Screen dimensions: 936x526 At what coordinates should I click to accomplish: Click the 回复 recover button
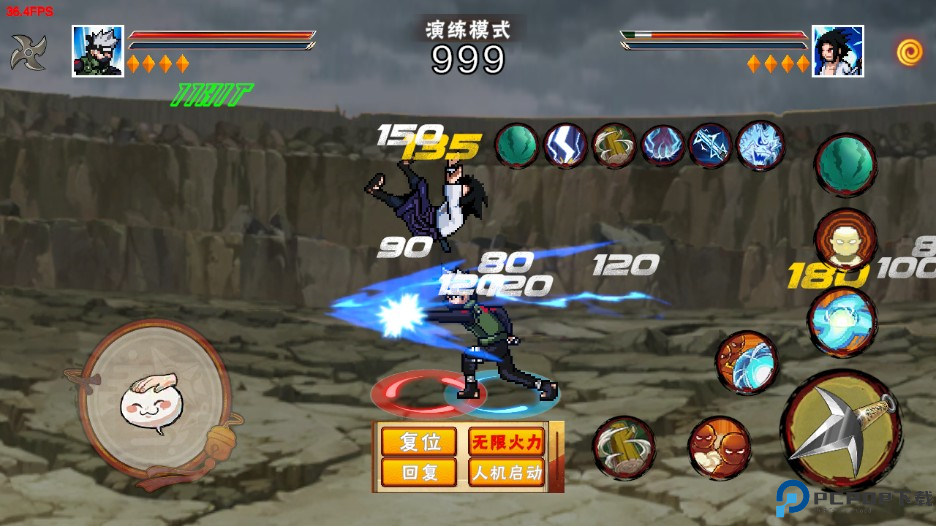click(420, 472)
